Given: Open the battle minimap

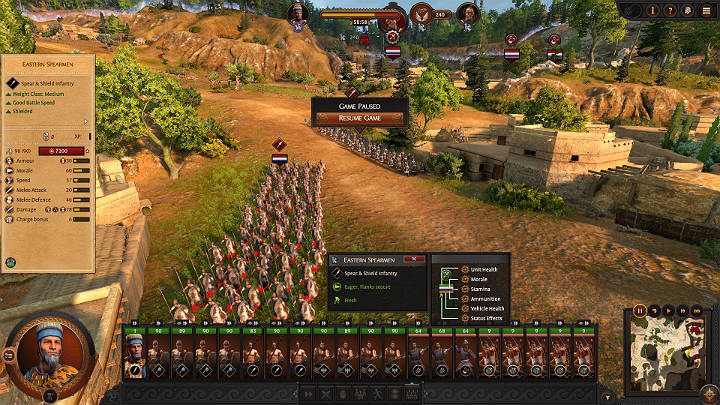Looking at the screenshot, I should click(x=669, y=355).
